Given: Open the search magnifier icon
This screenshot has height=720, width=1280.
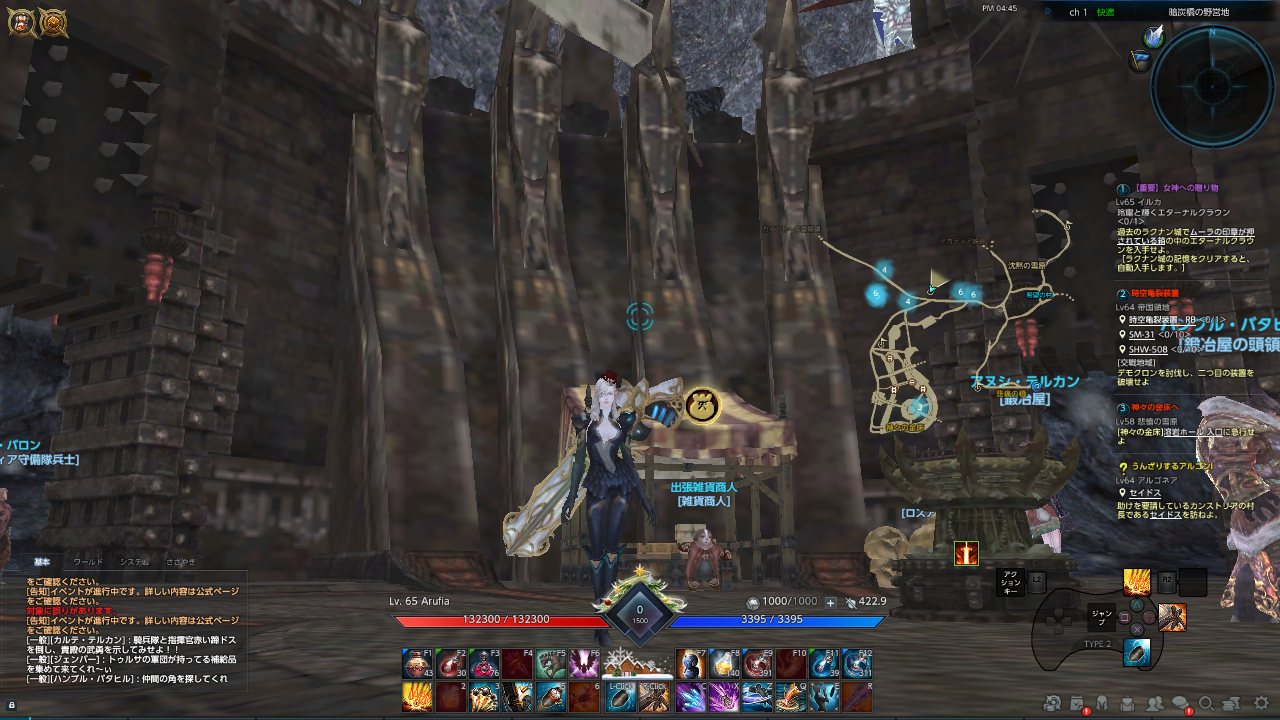Looking at the screenshot, I should (1205, 705).
